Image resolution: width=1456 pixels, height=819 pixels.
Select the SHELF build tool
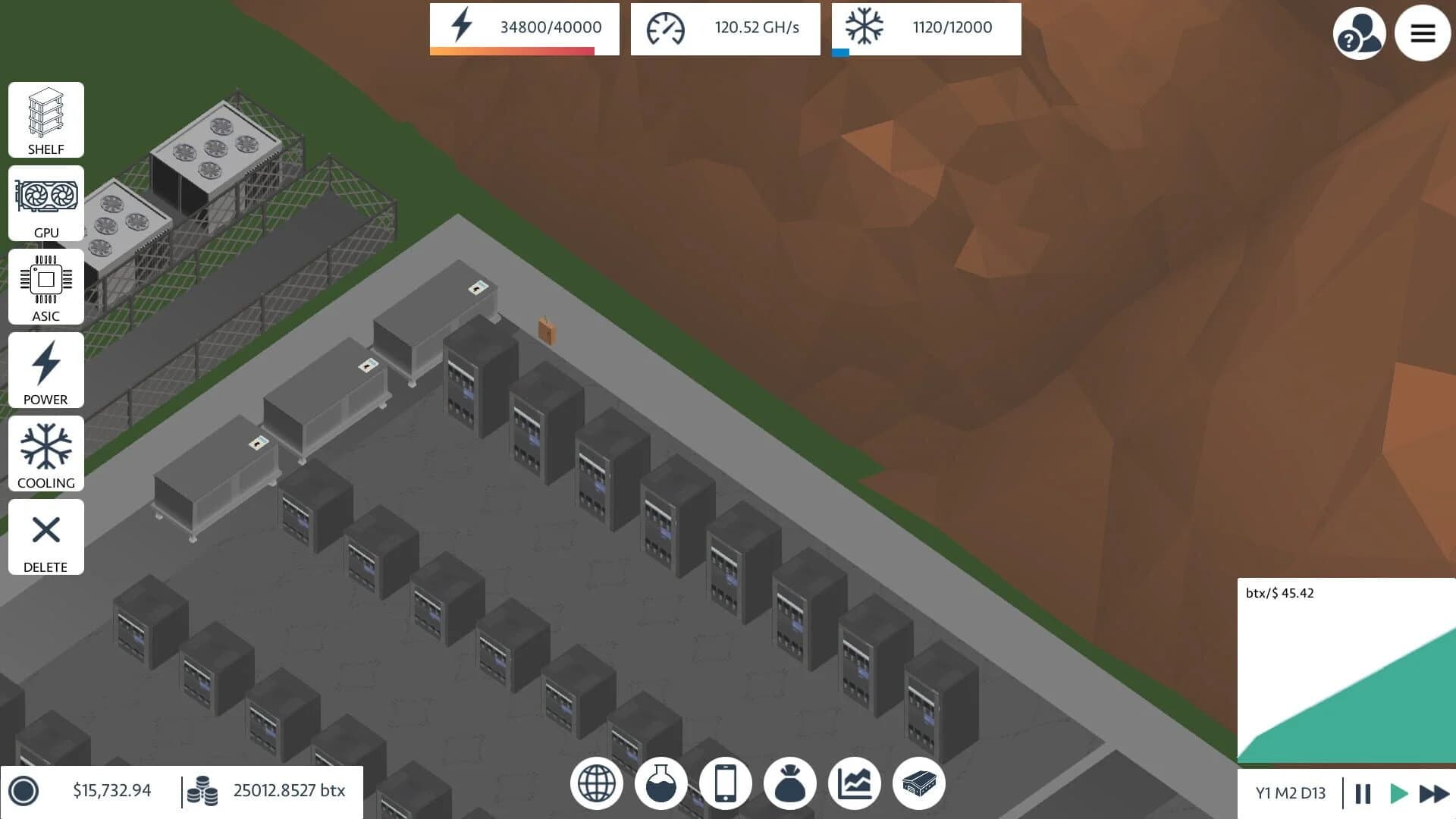45,120
